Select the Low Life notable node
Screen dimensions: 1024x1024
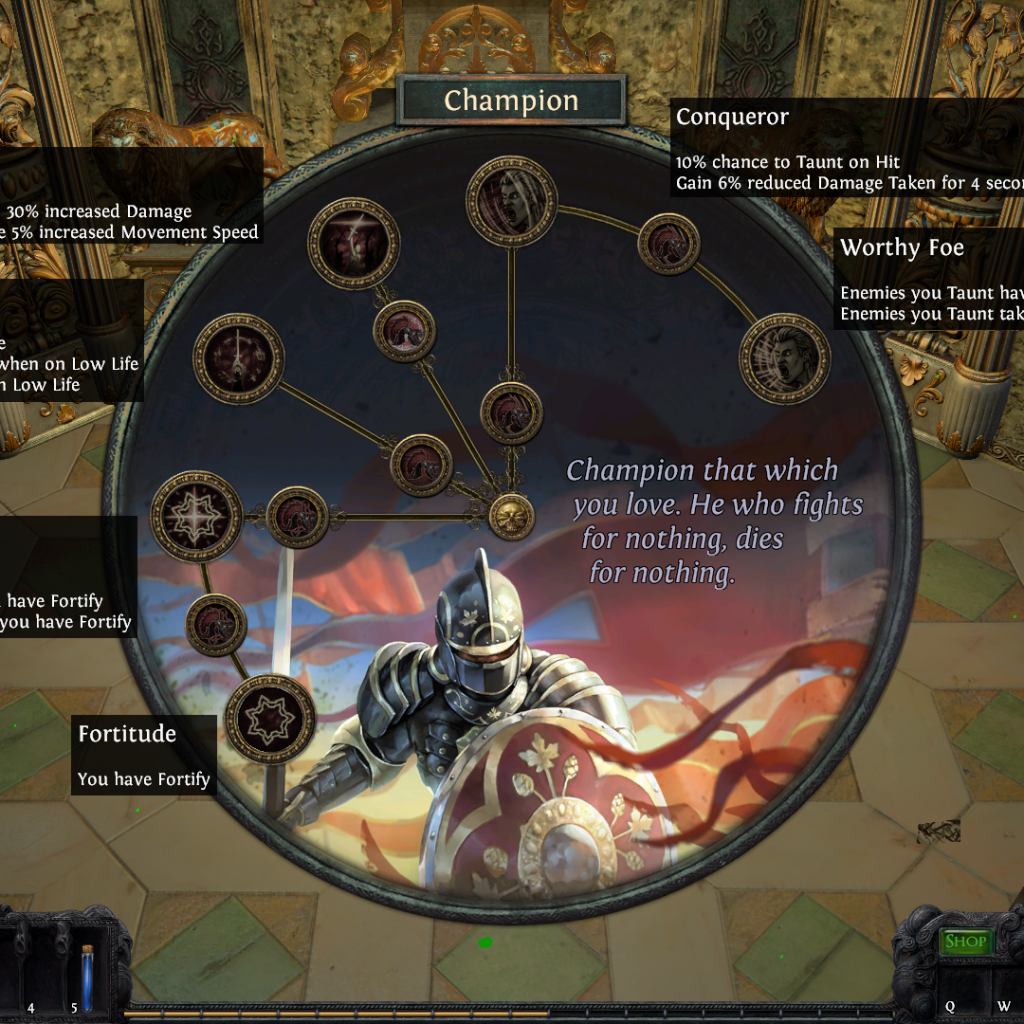click(x=238, y=358)
